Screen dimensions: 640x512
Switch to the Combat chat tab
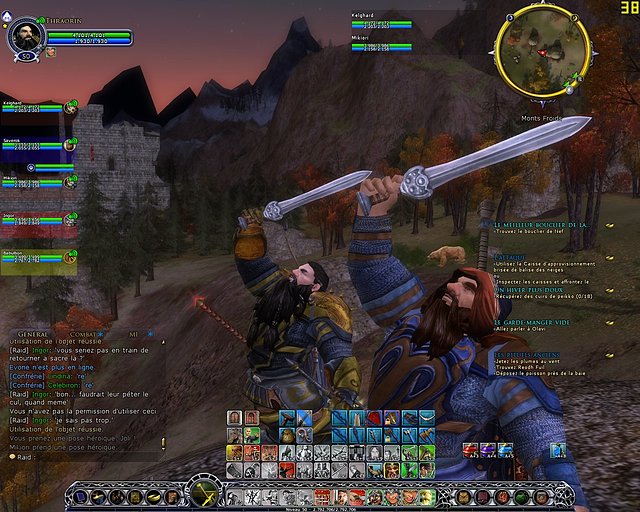click(x=82, y=332)
